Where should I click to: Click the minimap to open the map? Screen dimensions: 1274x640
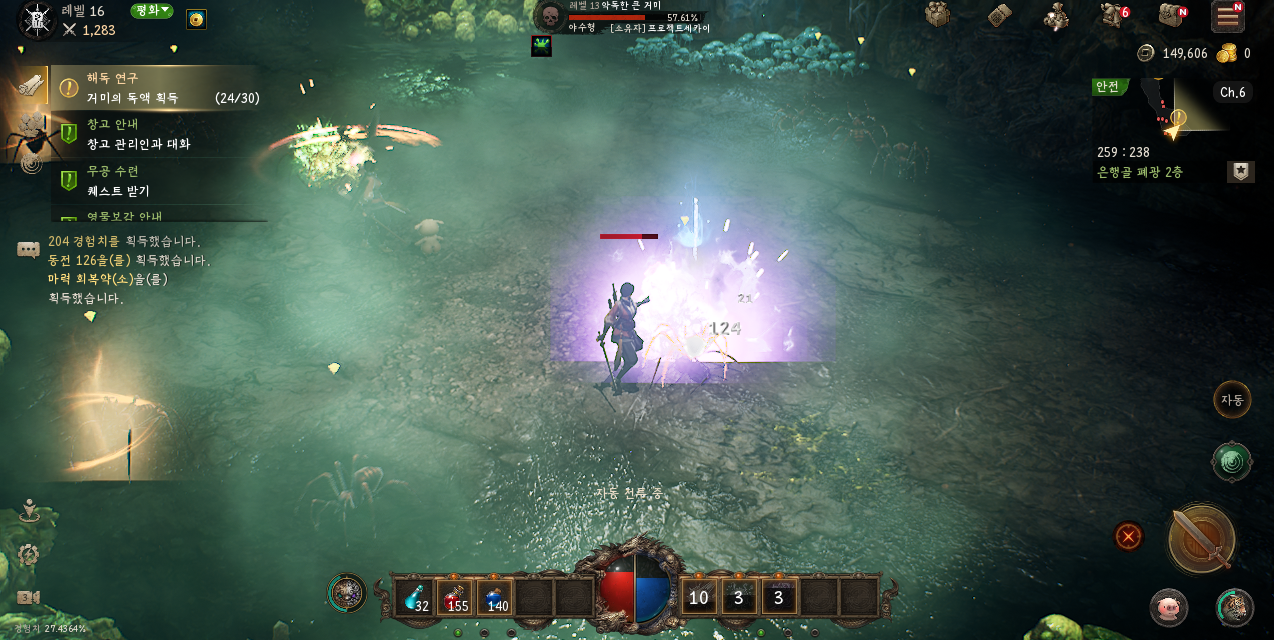(x=1190, y=106)
